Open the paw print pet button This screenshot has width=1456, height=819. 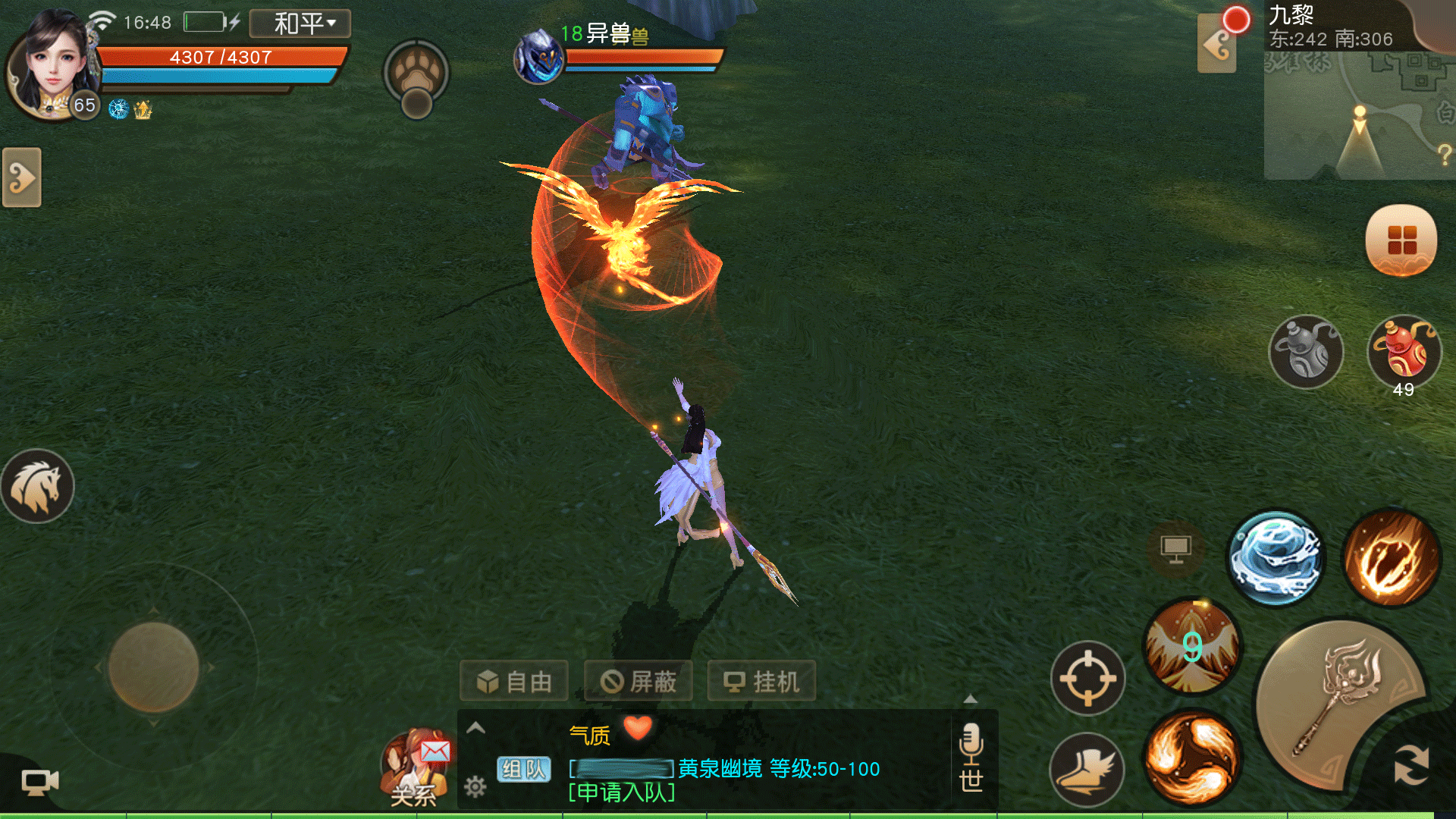click(x=416, y=74)
